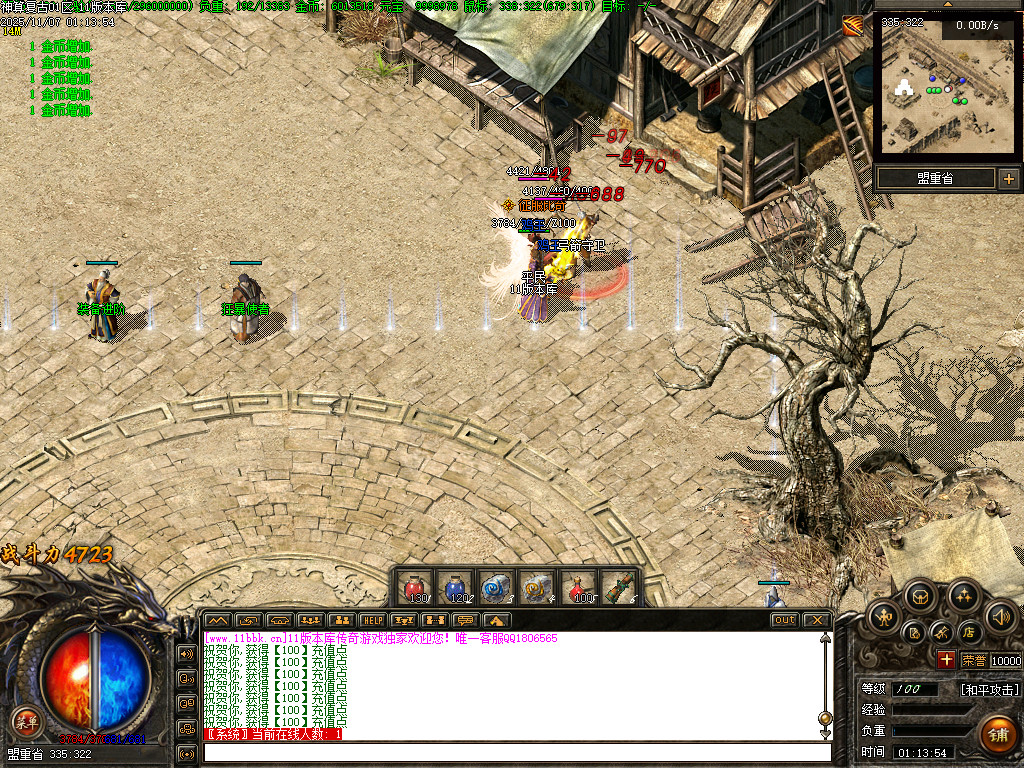Click the red plus button beside 荣誉
The image size is (1024, 768).
[x=946, y=660]
